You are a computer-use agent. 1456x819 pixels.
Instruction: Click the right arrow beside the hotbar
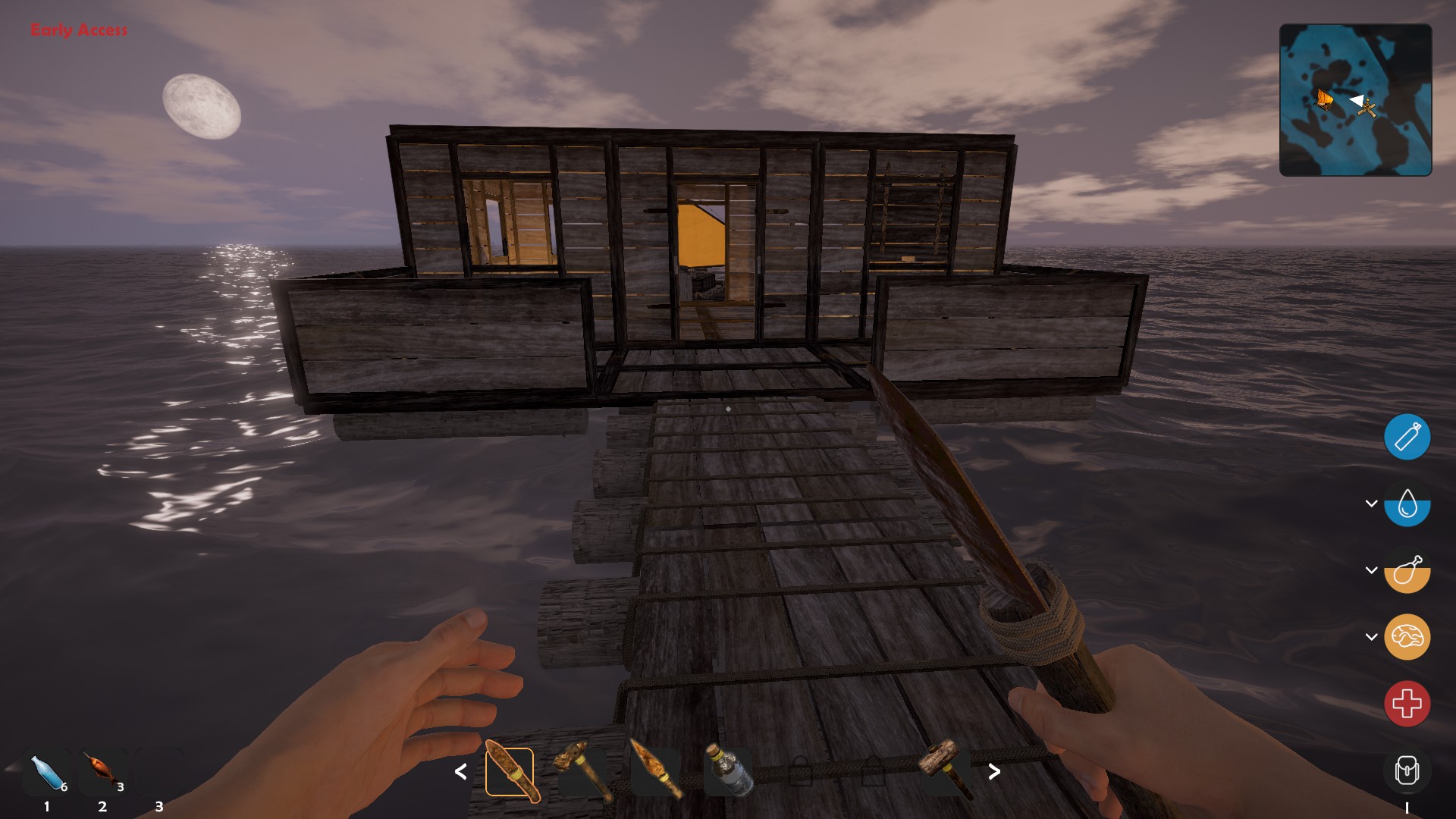(x=994, y=772)
